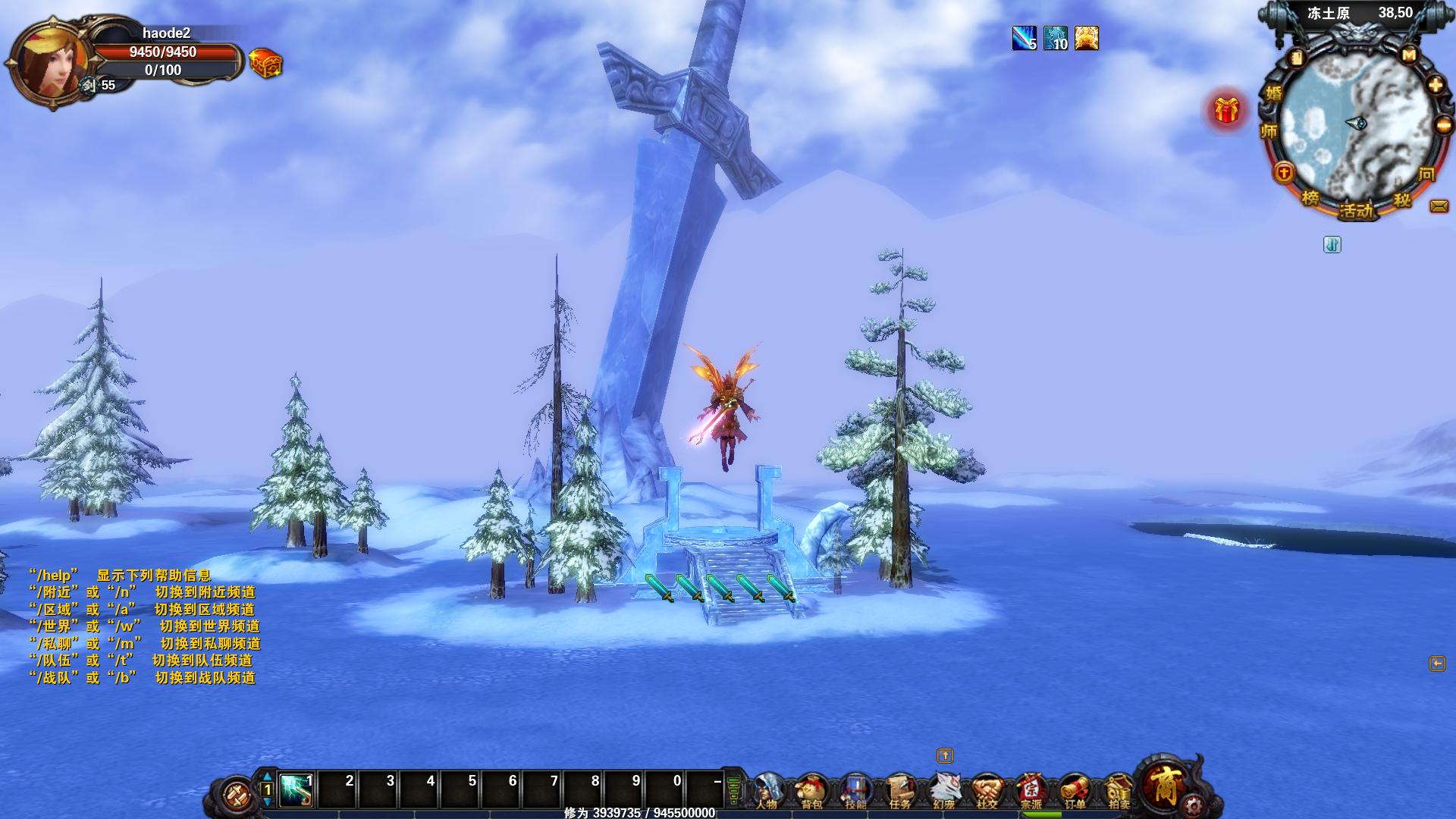Viewport: 1456px width, 819px height.
Task: Activate the skill in hotbar slot 1
Action: (x=297, y=789)
